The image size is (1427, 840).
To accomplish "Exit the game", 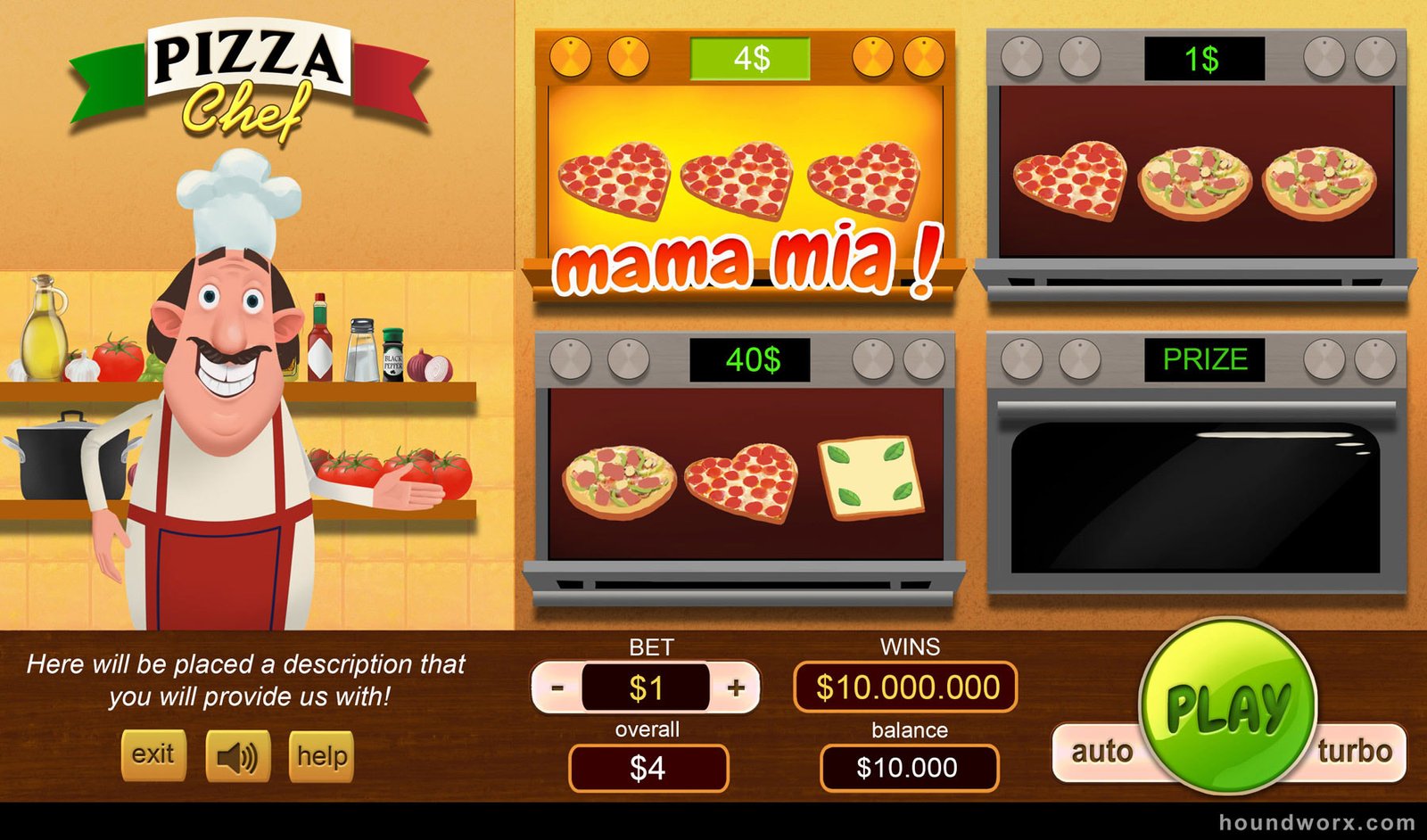I will pos(153,755).
